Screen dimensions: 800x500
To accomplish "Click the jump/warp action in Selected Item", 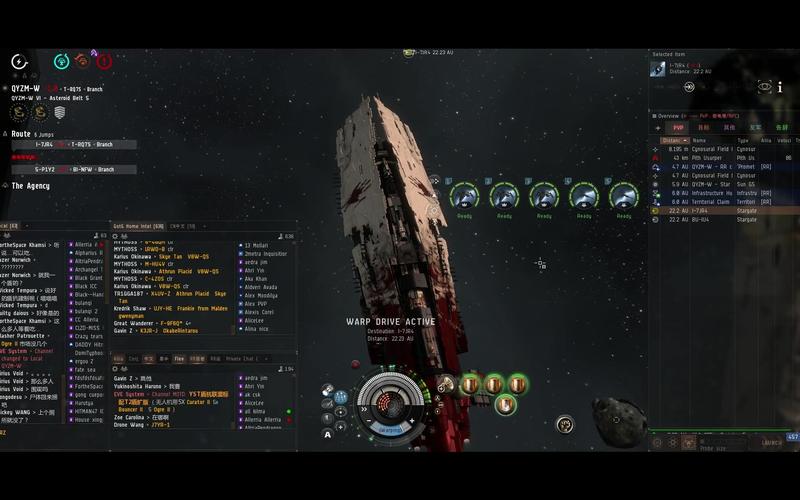I will (689, 87).
